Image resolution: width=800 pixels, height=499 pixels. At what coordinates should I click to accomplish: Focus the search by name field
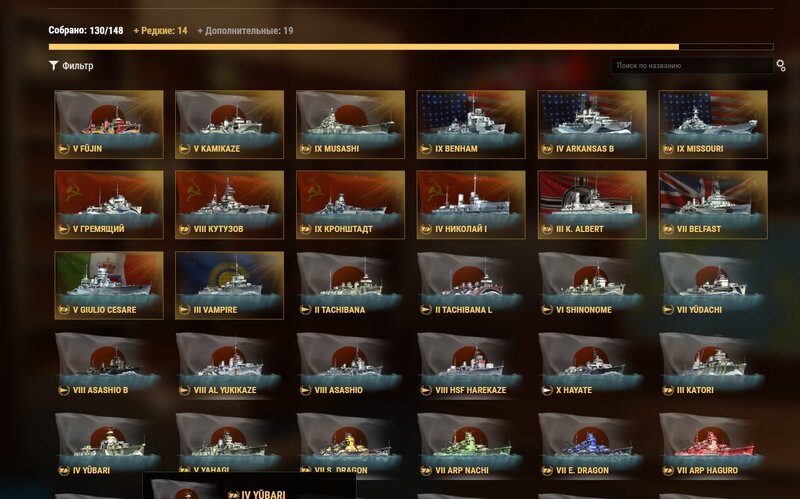[690, 66]
